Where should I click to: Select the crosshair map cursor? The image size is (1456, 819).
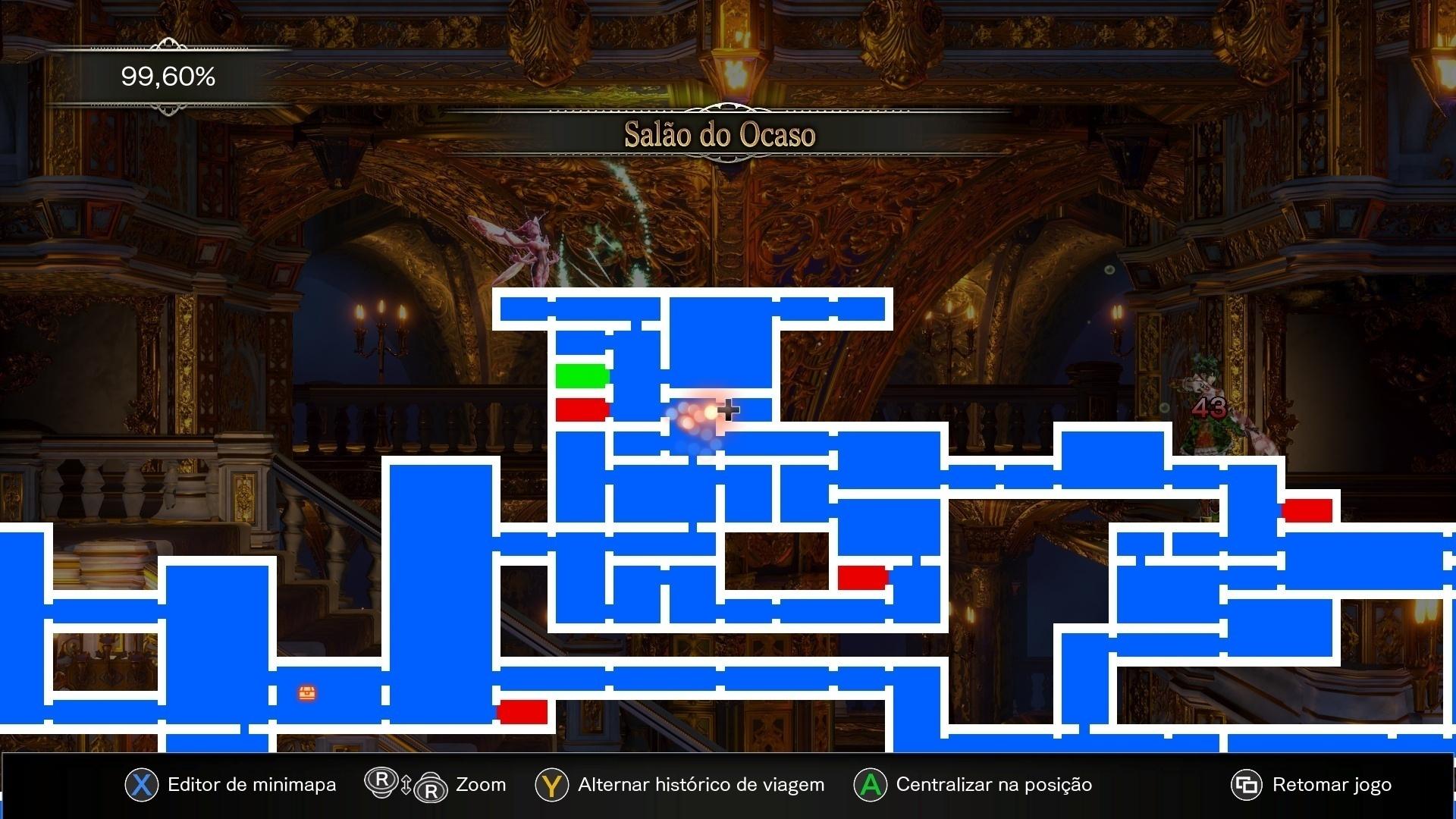coord(729,409)
